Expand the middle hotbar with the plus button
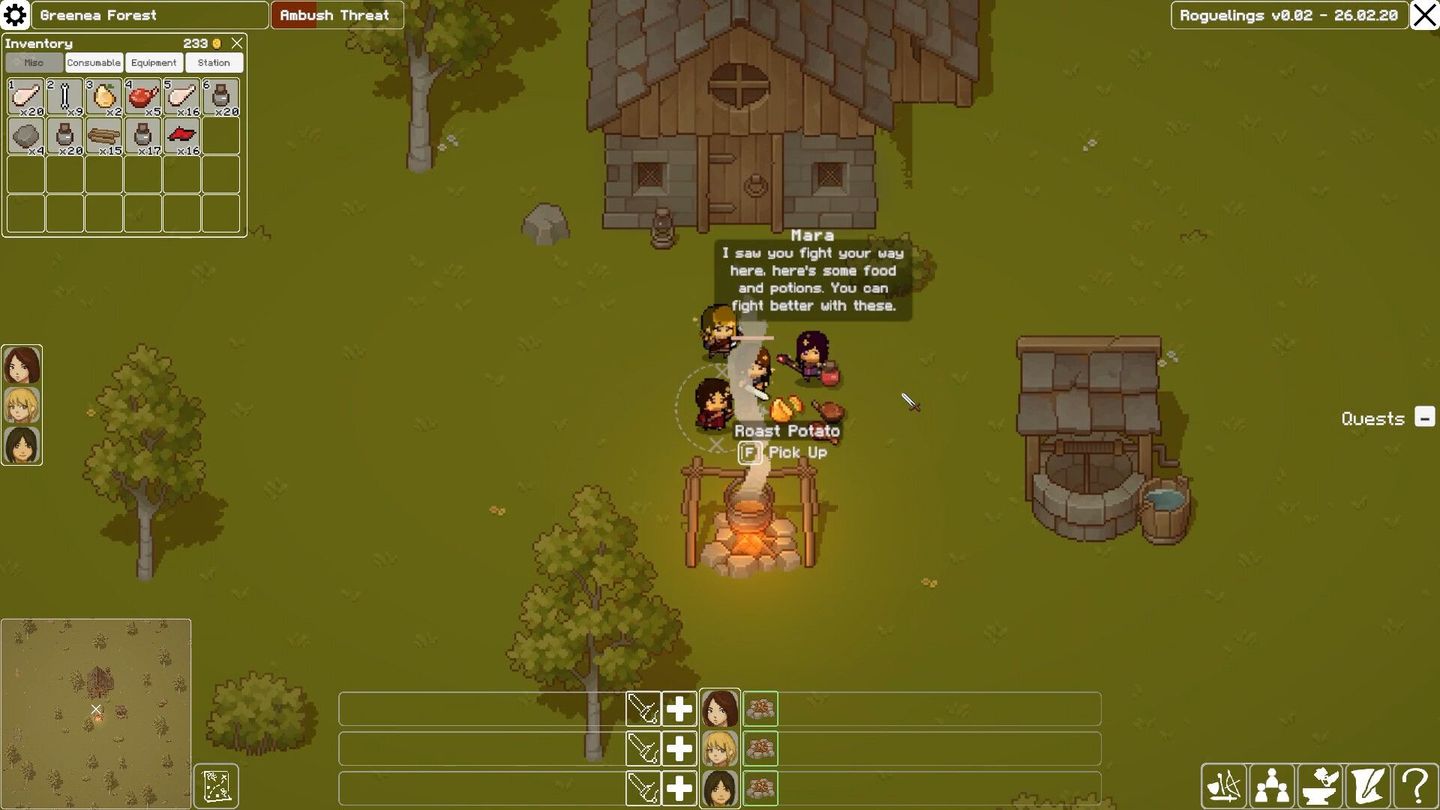The height and width of the screenshot is (810, 1440). (679, 748)
